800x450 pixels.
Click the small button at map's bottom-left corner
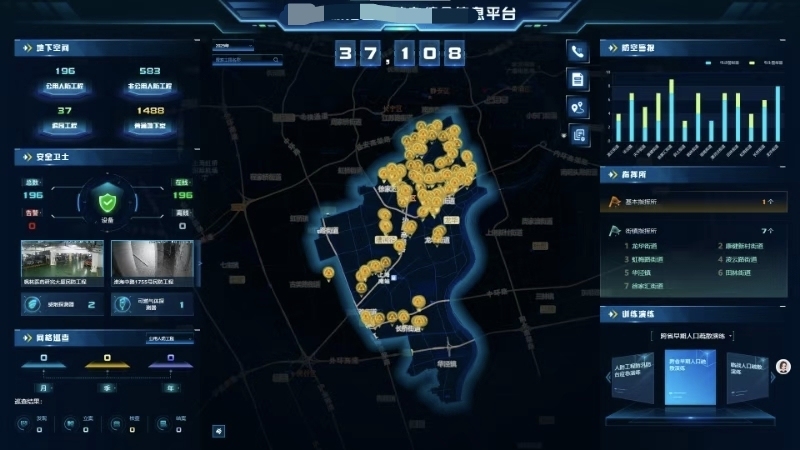[x=219, y=431]
